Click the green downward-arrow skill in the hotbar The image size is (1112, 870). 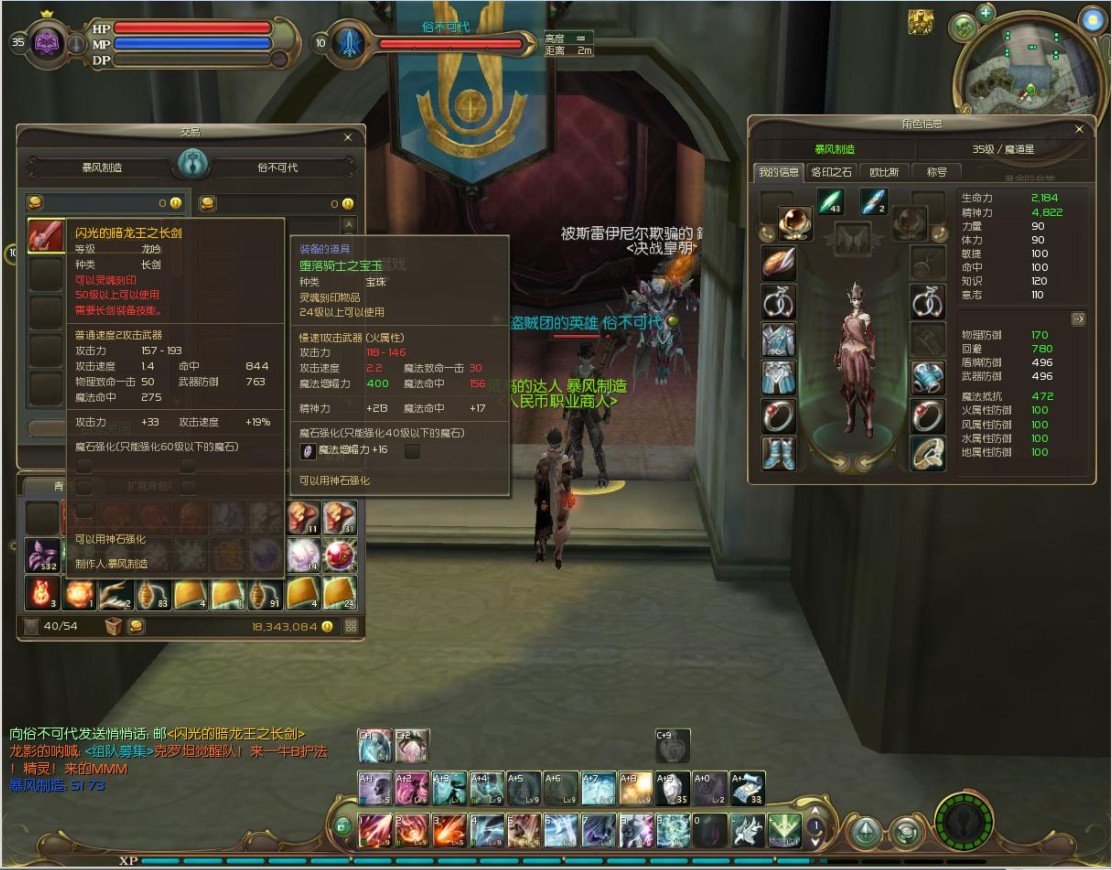(x=782, y=829)
